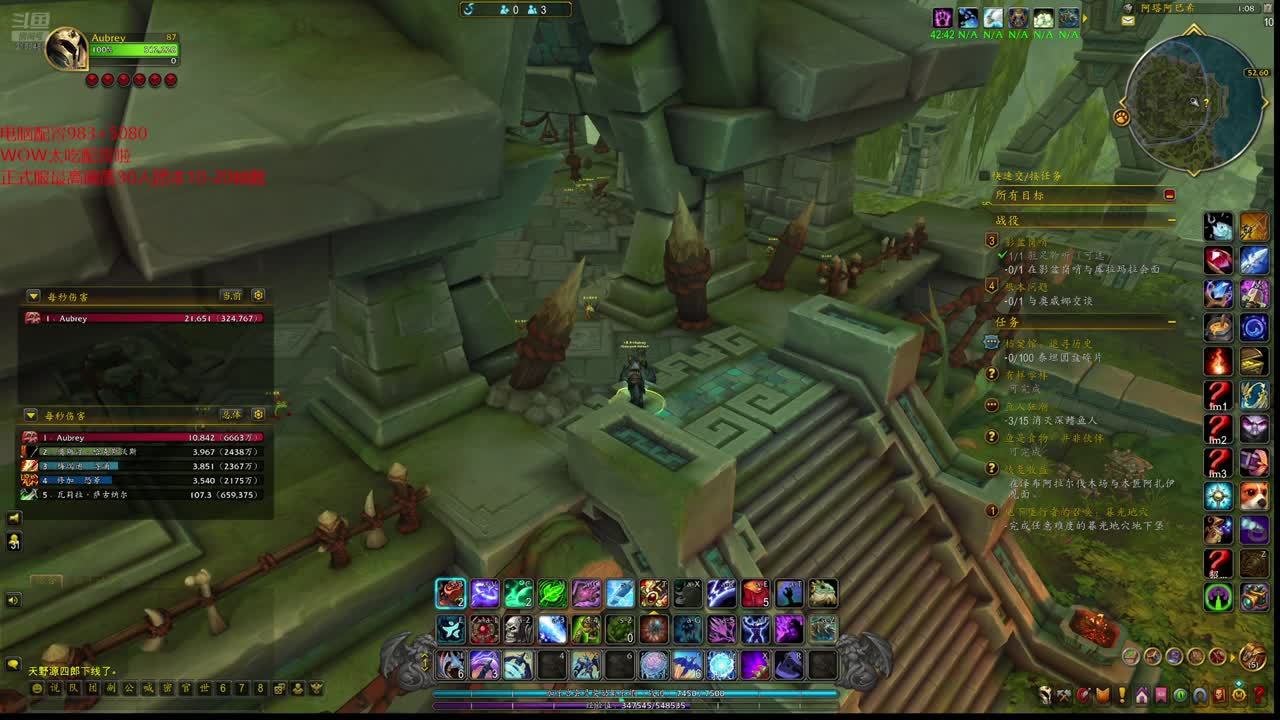
Task: Activate the red potion ability with 5 charges
Action: click(x=755, y=594)
